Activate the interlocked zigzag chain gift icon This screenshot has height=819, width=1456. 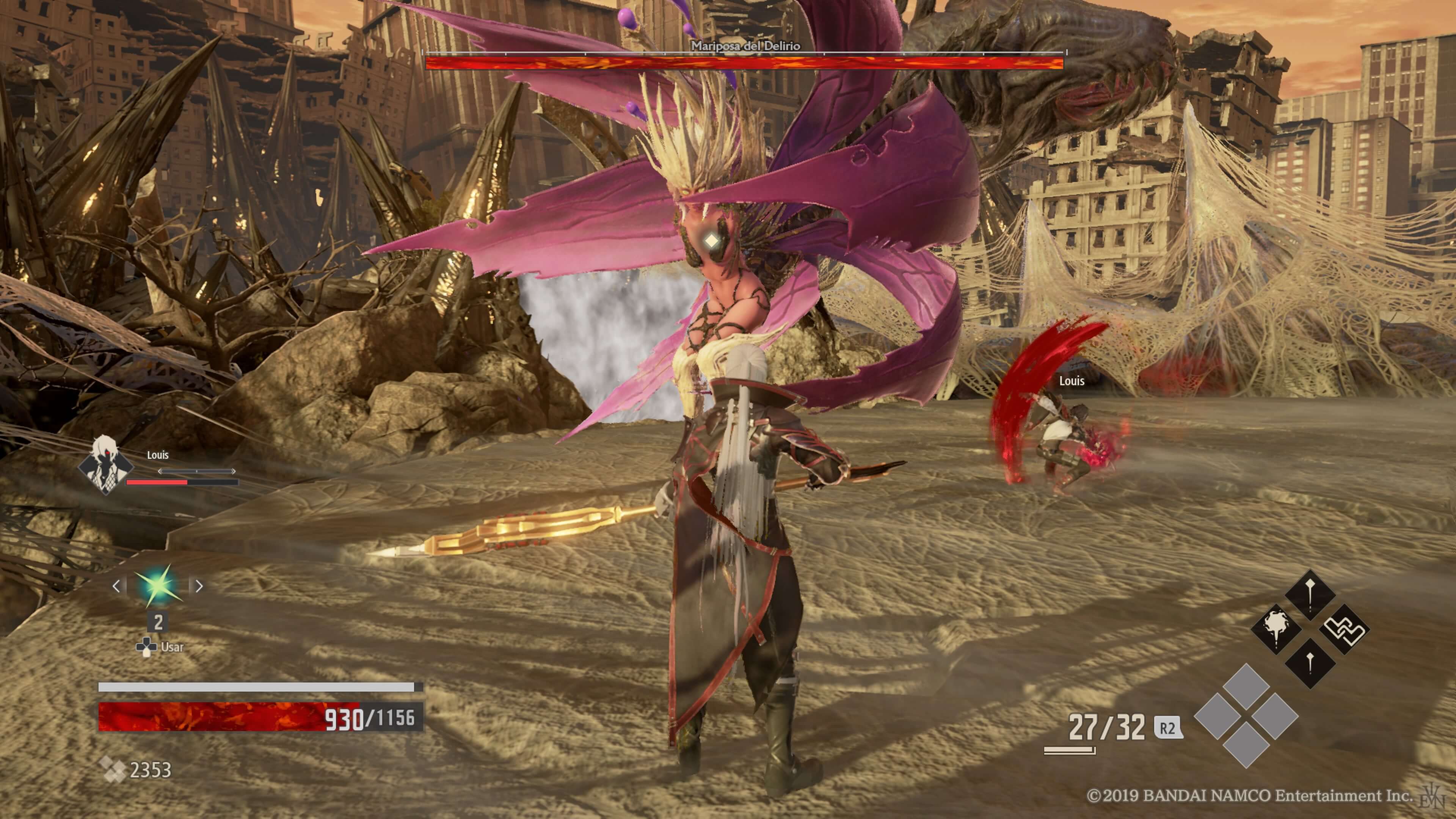(1345, 629)
